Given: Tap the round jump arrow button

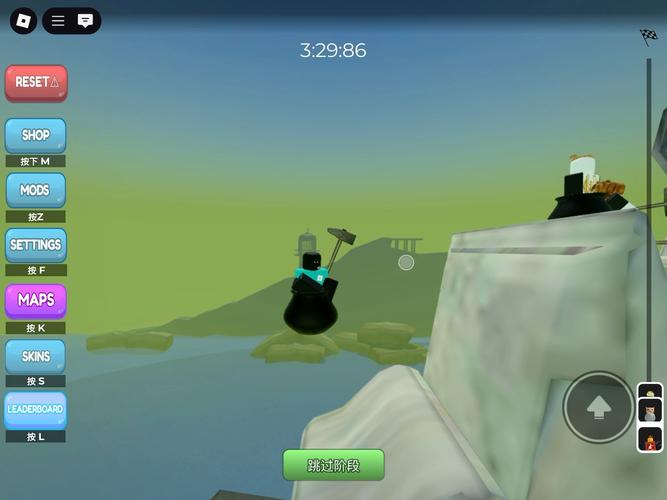Looking at the screenshot, I should tap(598, 407).
